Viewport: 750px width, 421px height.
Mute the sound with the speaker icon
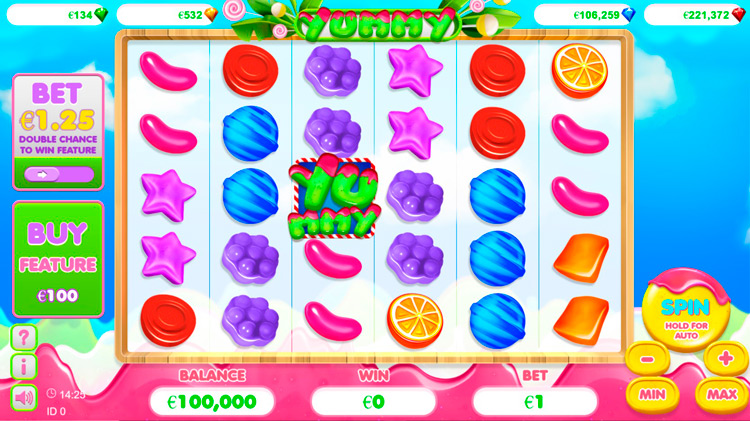23,397
